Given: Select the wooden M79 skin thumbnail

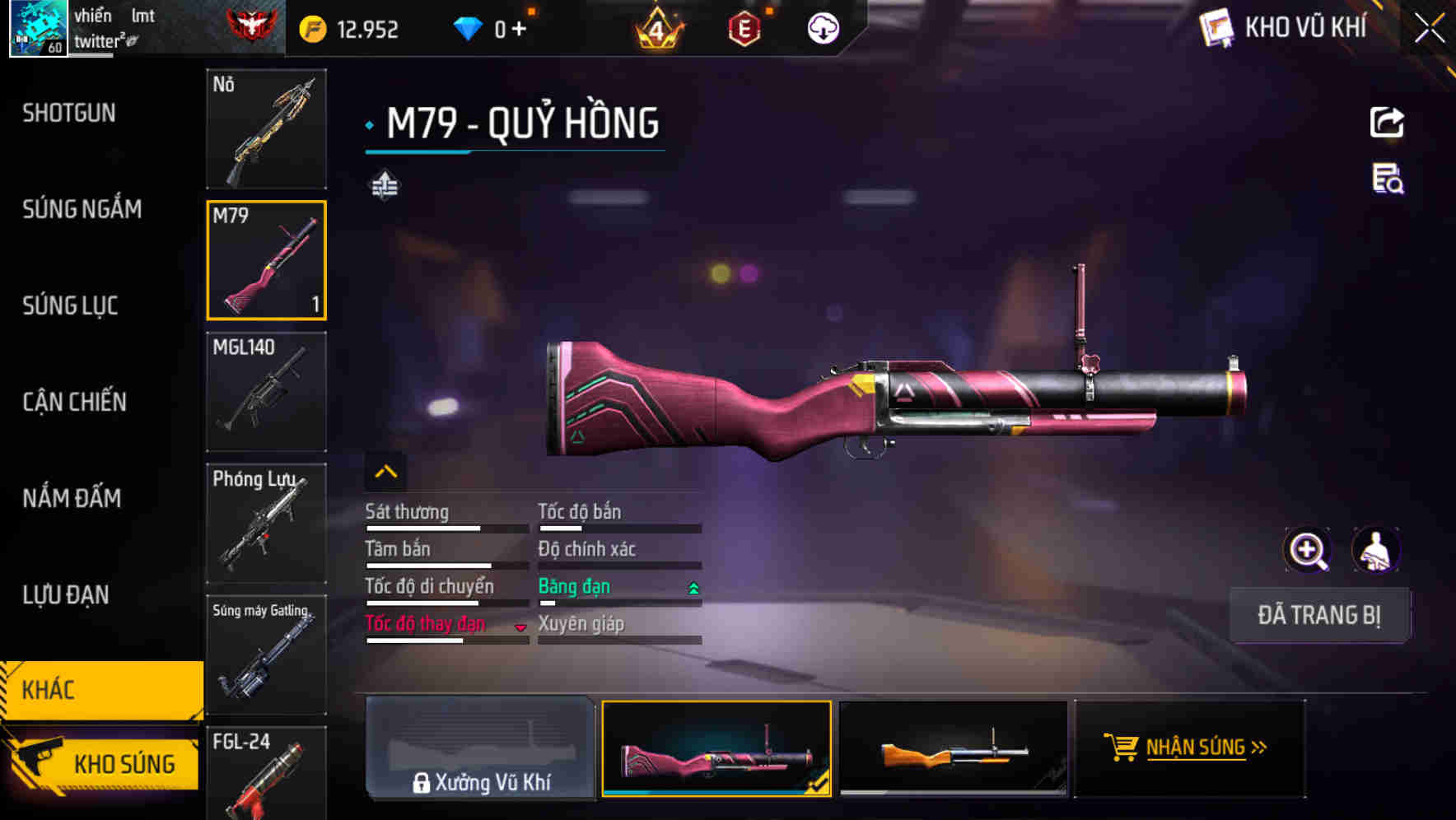Looking at the screenshot, I should (x=953, y=751).
